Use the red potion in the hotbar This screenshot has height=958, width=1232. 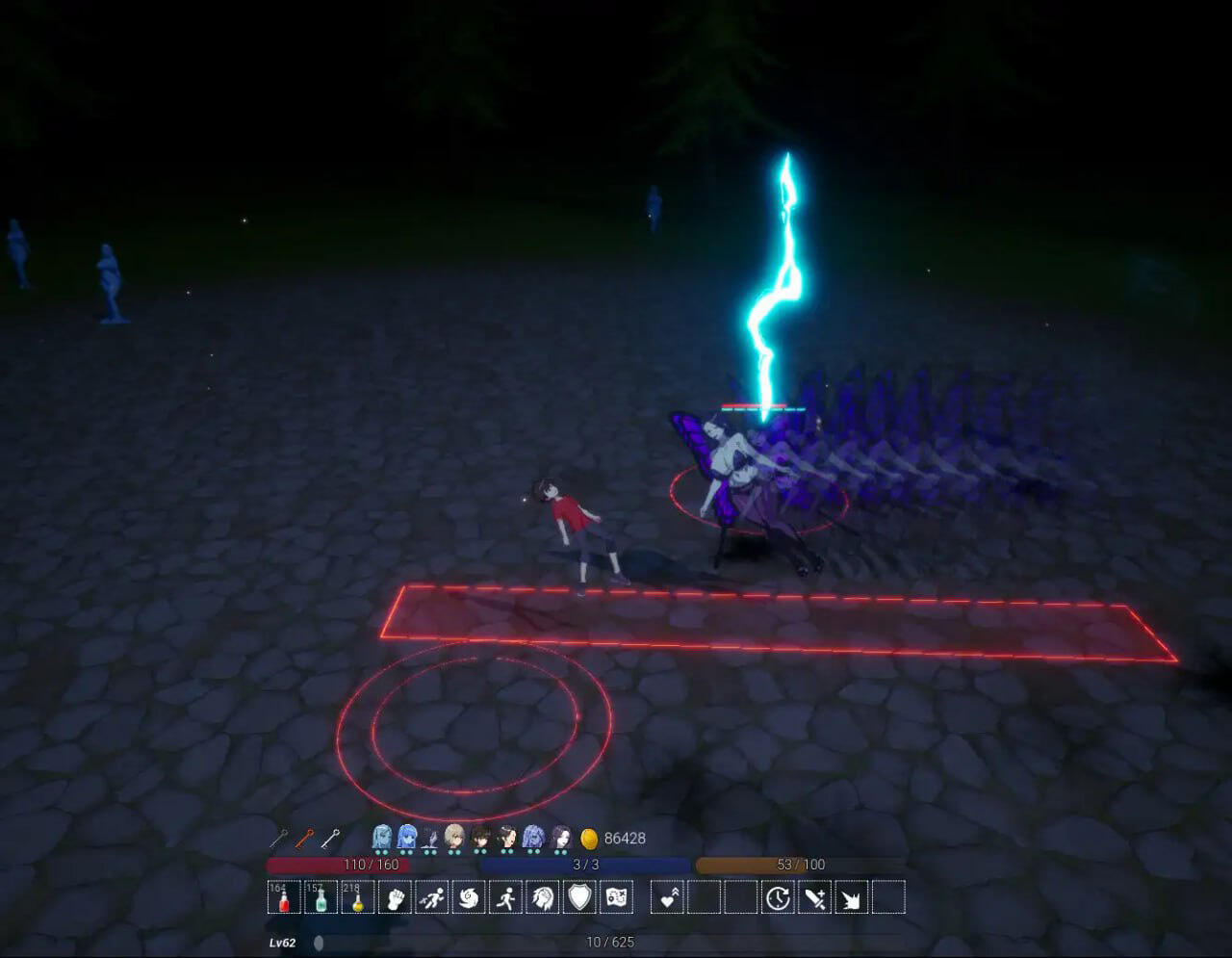coord(284,897)
